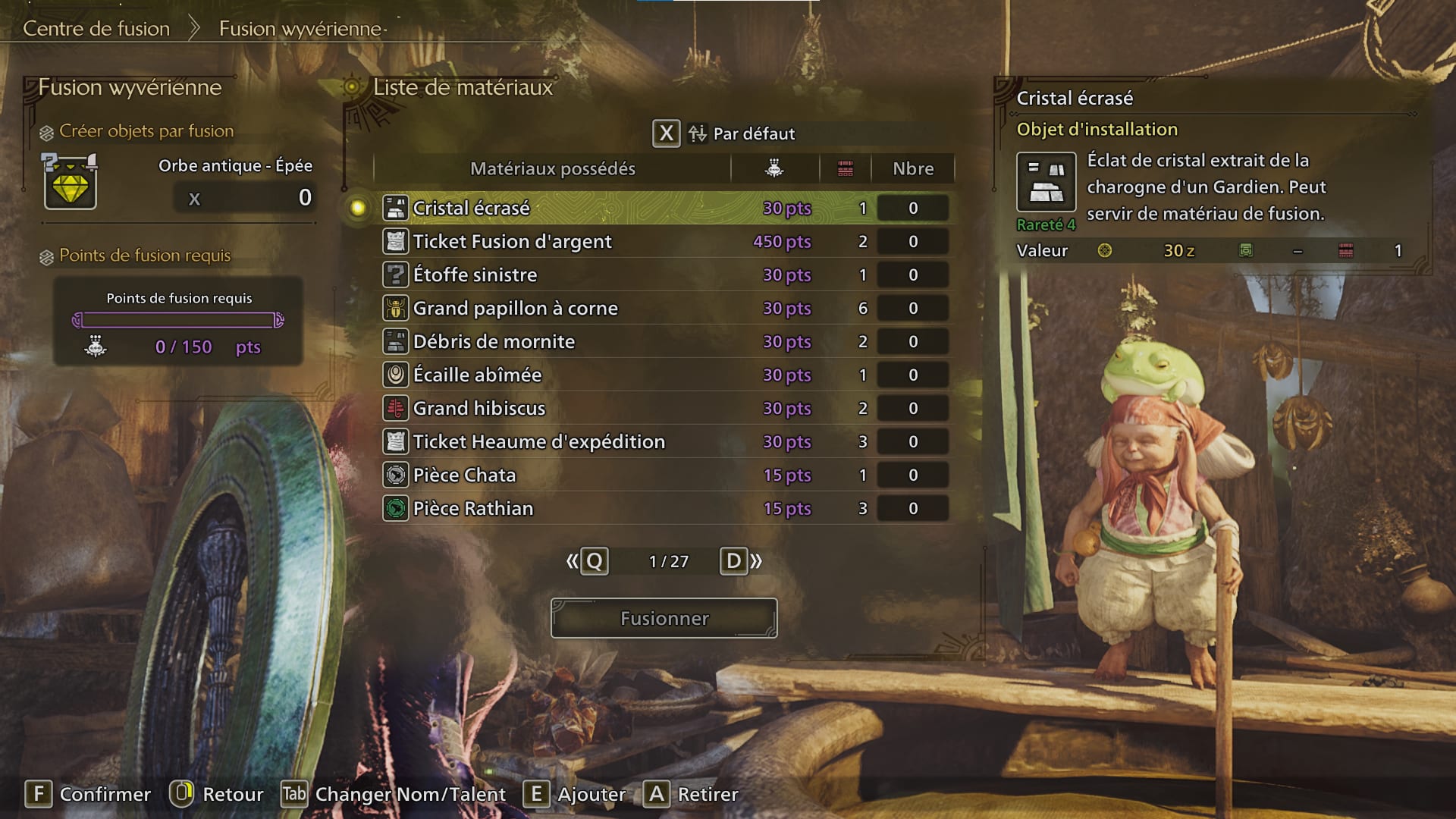Click Retirer to remove material
Viewport: 1456px width, 819px height.
692,794
